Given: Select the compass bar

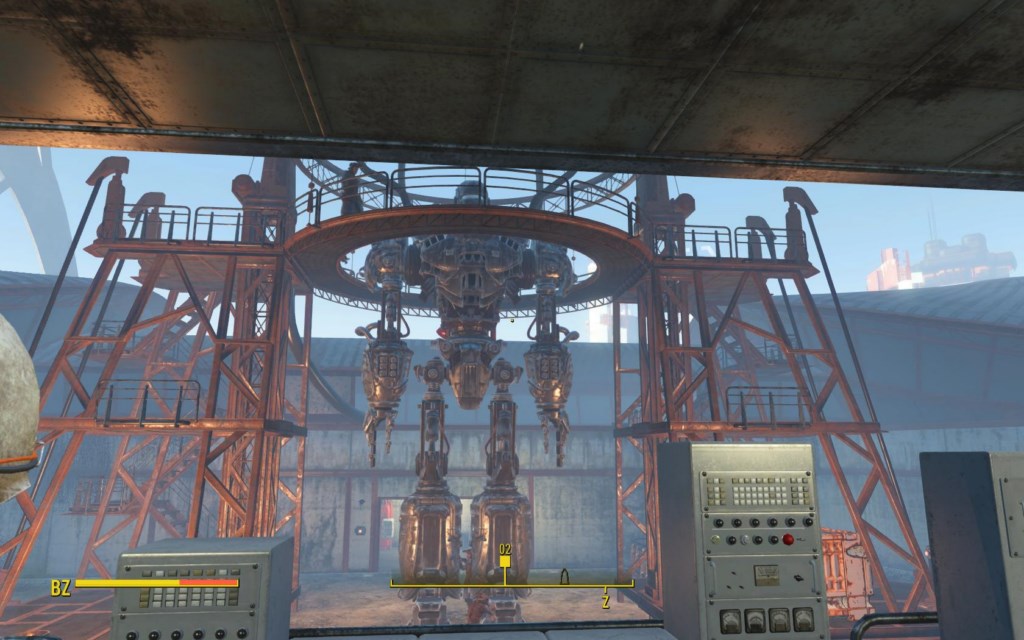Looking at the screenshot, I should point(512,583).
